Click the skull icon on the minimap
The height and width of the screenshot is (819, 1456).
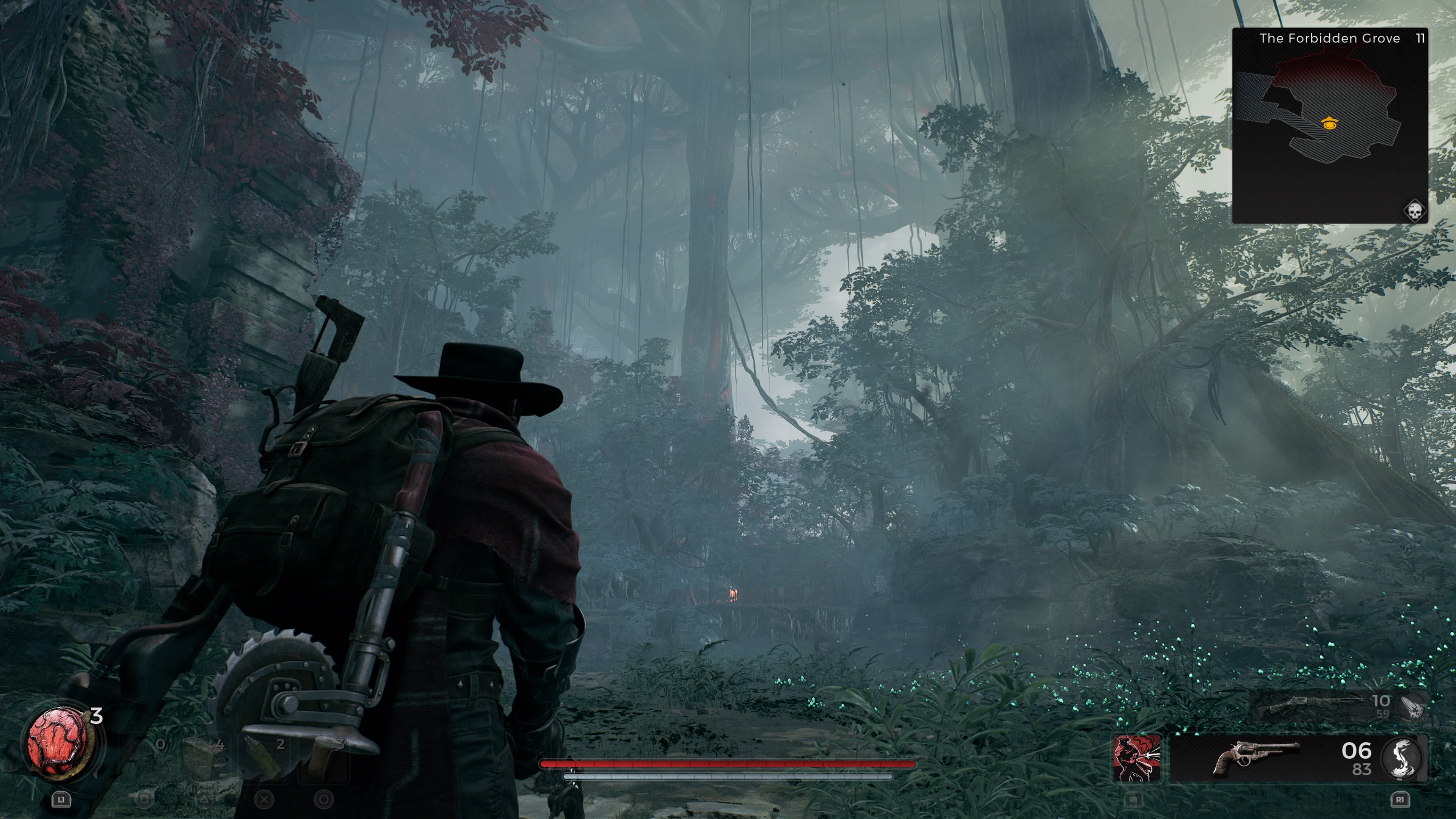click(1415, 212)
